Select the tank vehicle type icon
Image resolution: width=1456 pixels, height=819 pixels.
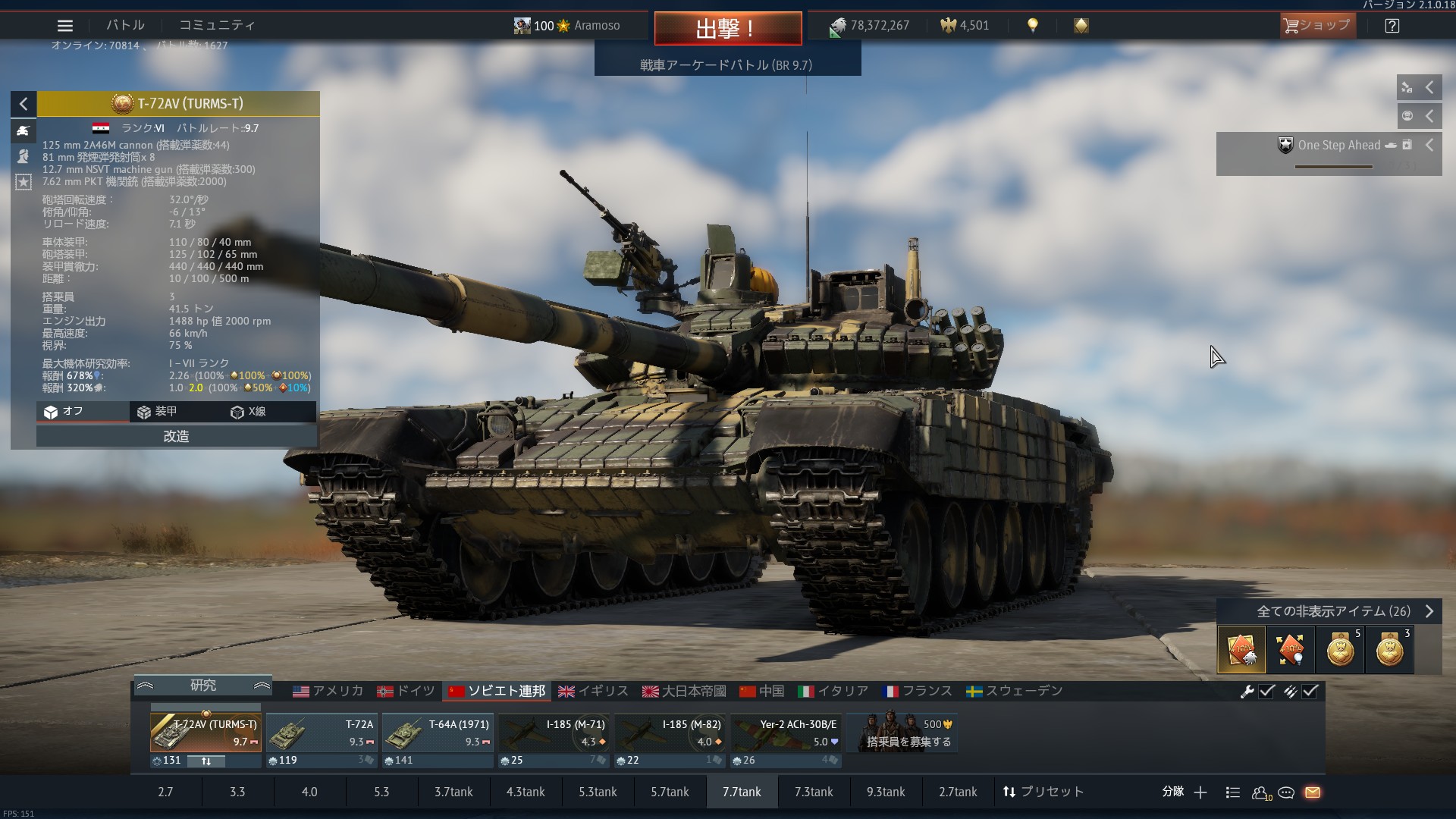[23, 131]
